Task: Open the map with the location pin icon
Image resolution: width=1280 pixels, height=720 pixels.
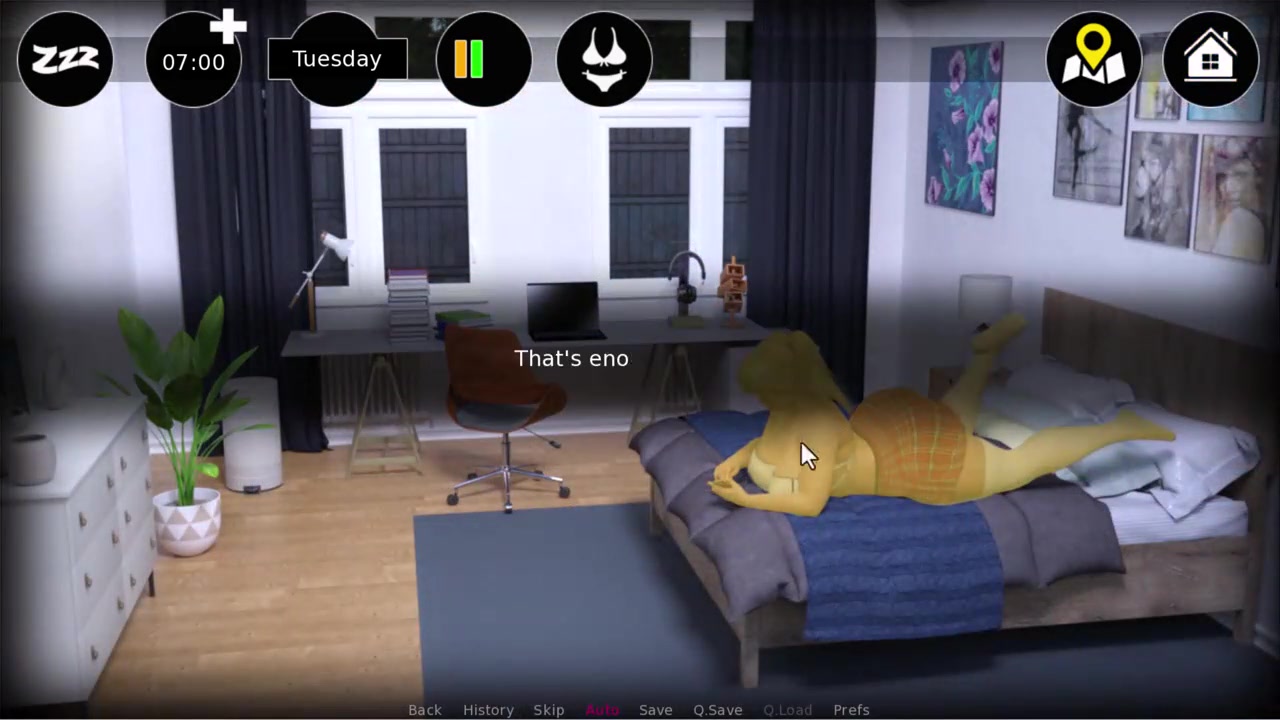Action: click(1093, 60)
